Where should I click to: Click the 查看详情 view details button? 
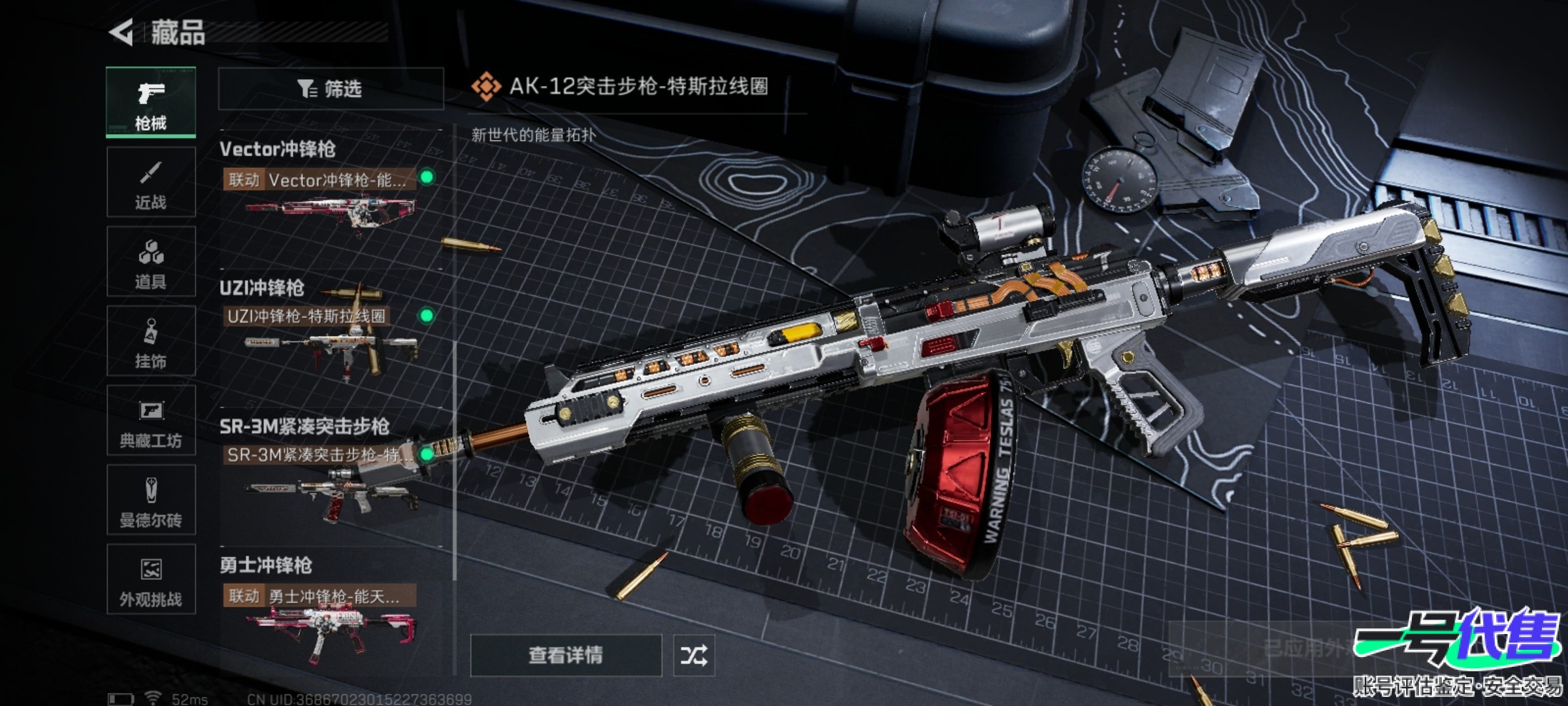(x=566, y=655)
